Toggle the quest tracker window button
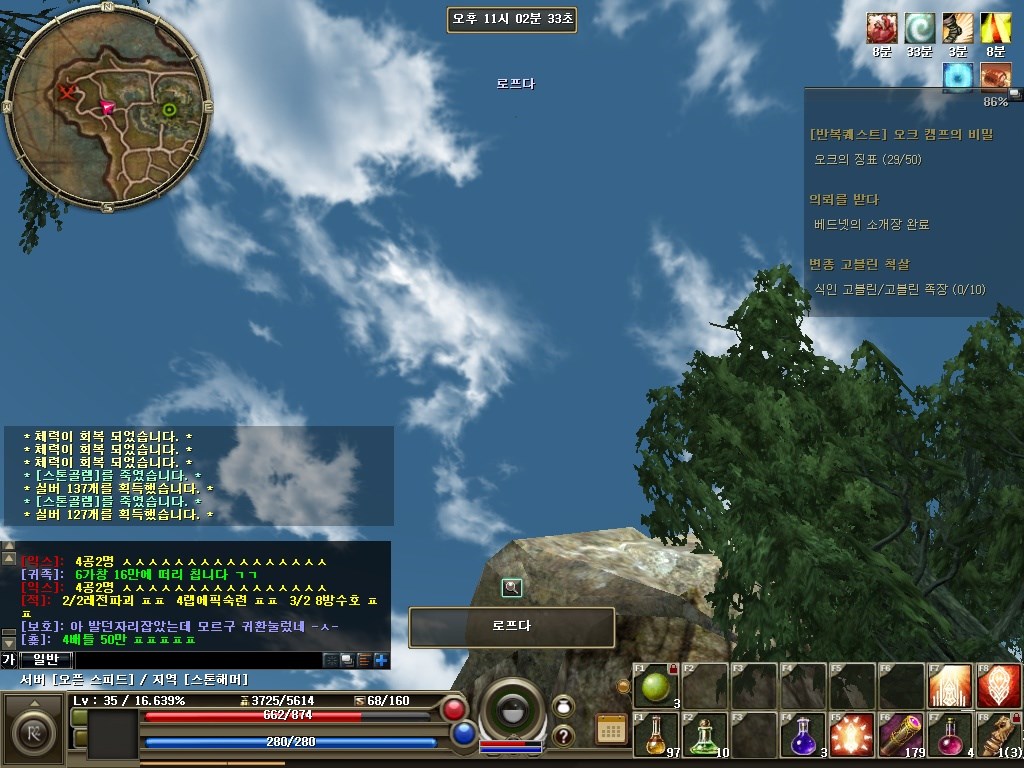Image resolution: width=1024 pixels, height=768 pixels. pyautogui.click(x=1014, y=94)
